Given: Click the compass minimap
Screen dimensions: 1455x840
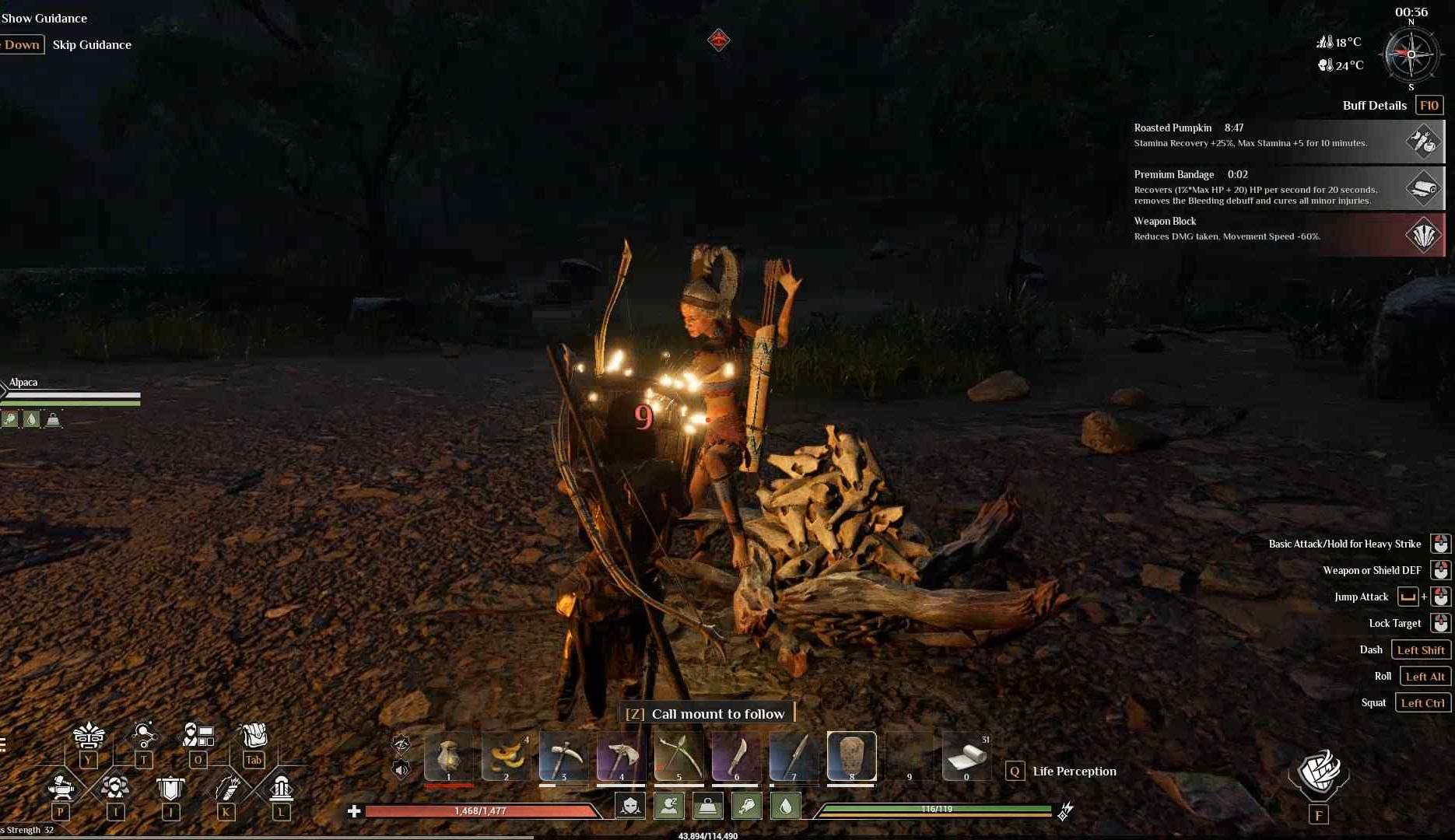Looking at the screenshot, I should click(1411, 54).
